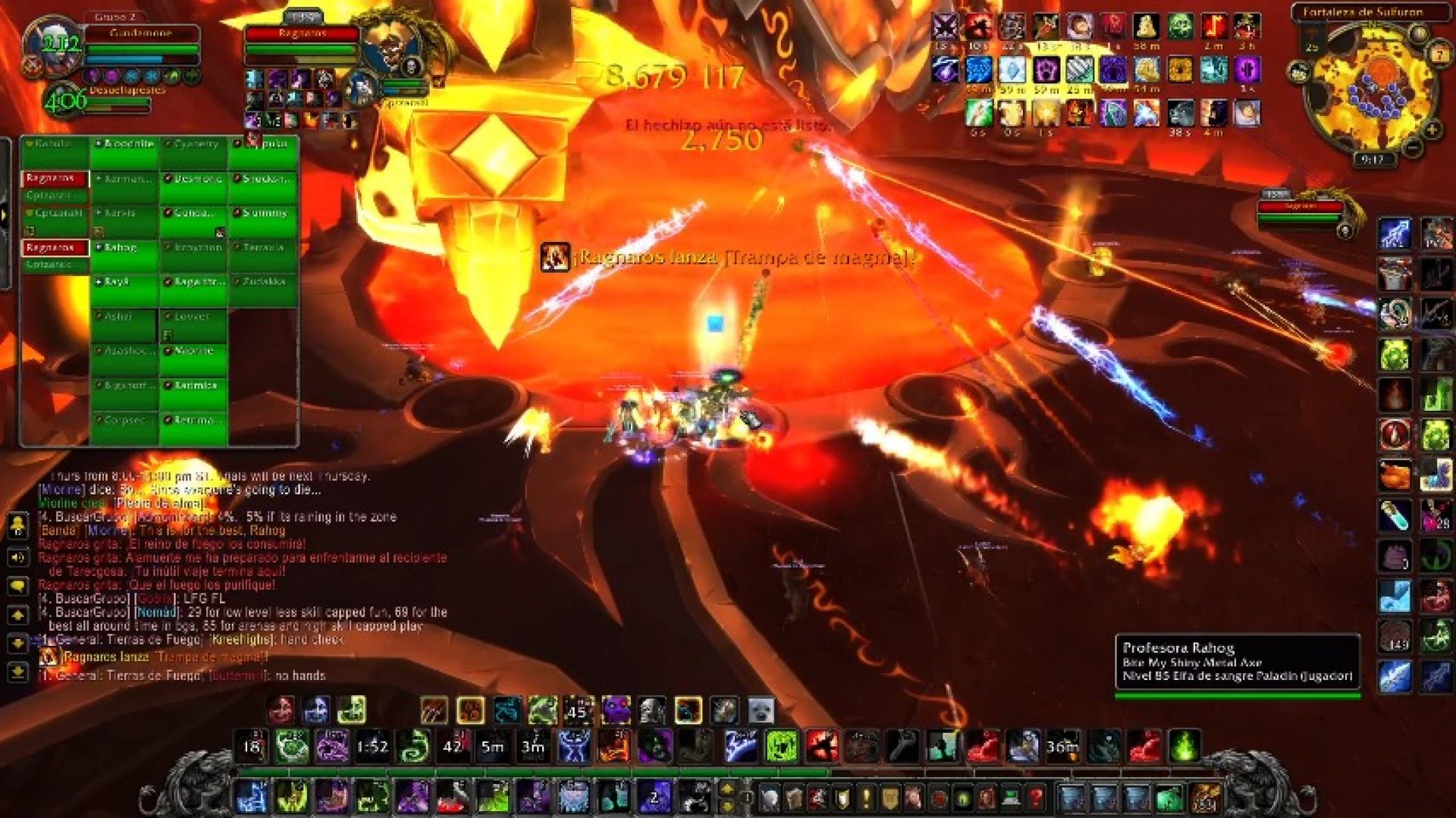Open the chat speech bubble button
Viewport: 1456px width, 818px height.
tap(17, 586)
